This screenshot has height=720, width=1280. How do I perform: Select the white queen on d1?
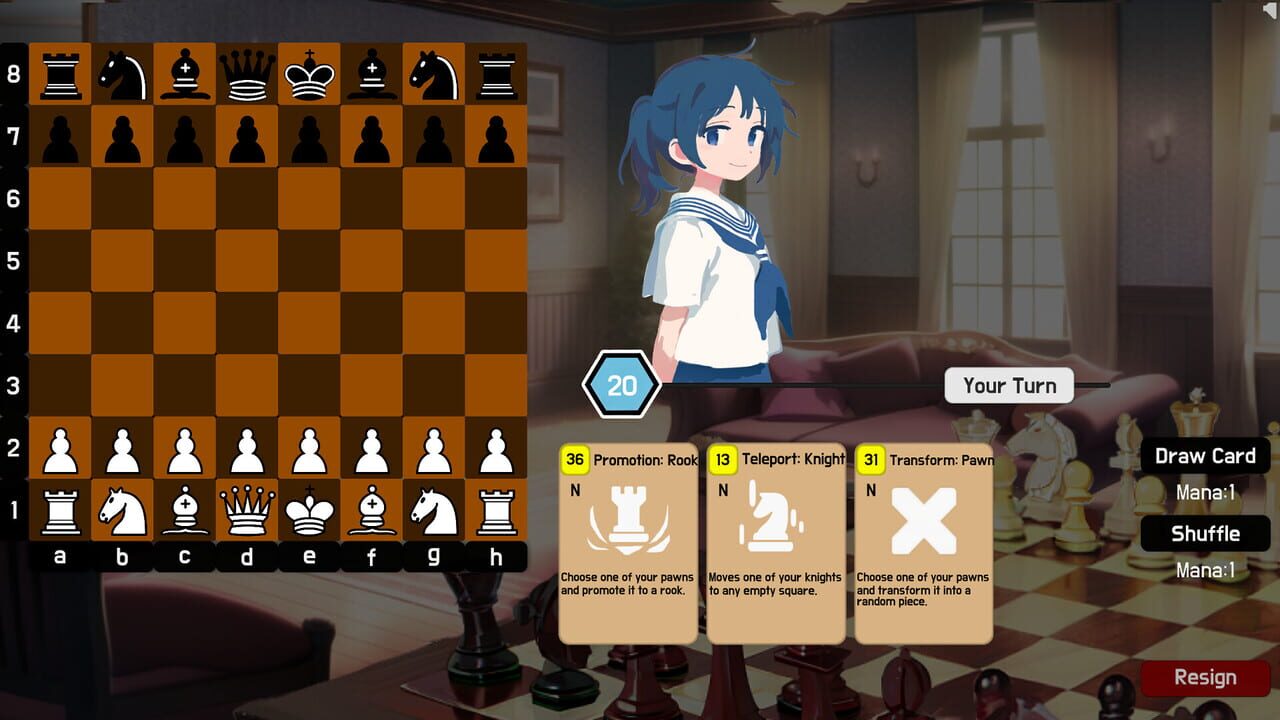click(247, 510)
